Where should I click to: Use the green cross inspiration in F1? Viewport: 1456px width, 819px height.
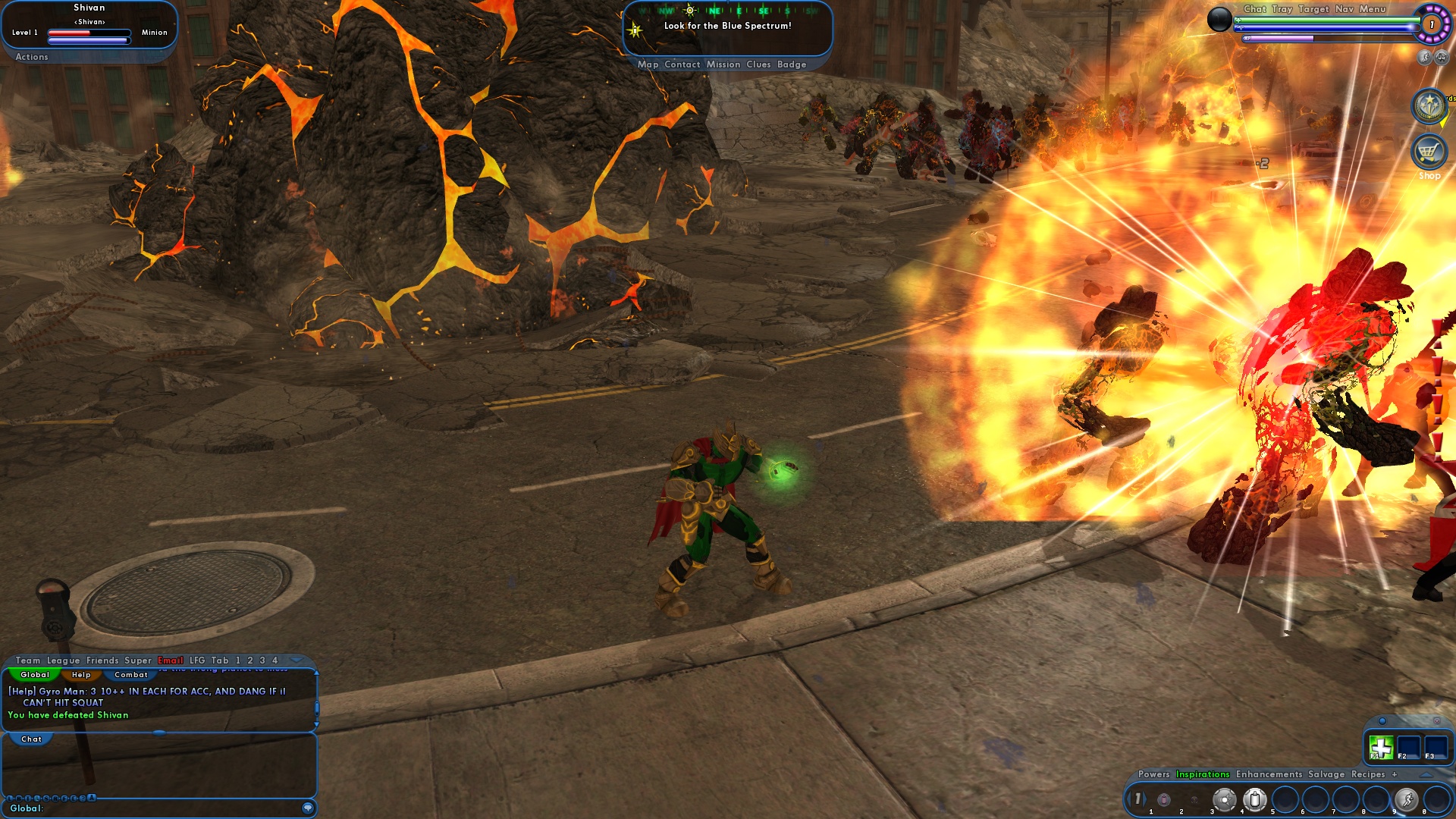click(1381, 748)
